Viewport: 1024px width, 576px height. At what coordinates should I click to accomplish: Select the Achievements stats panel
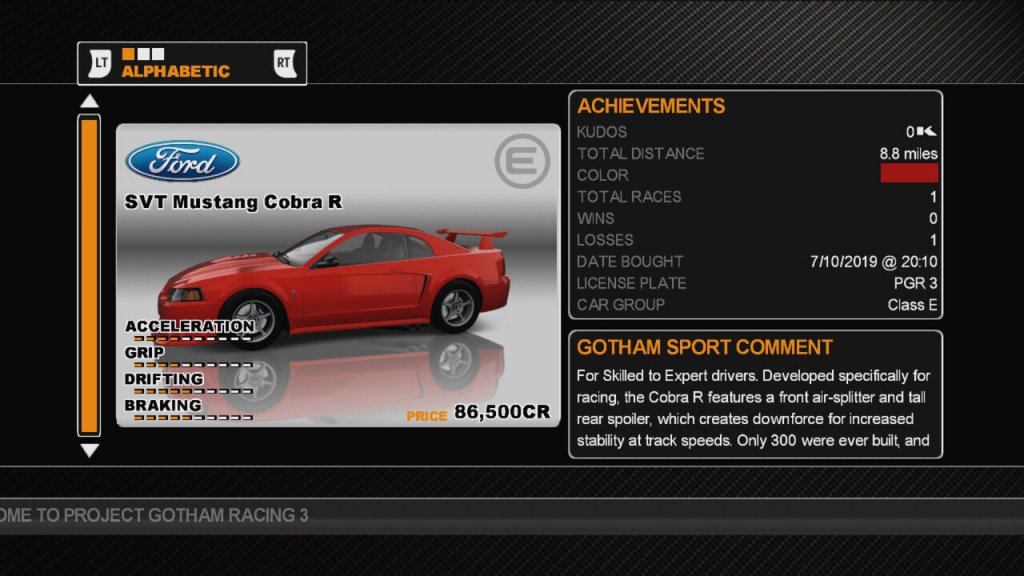coord(755,205)
